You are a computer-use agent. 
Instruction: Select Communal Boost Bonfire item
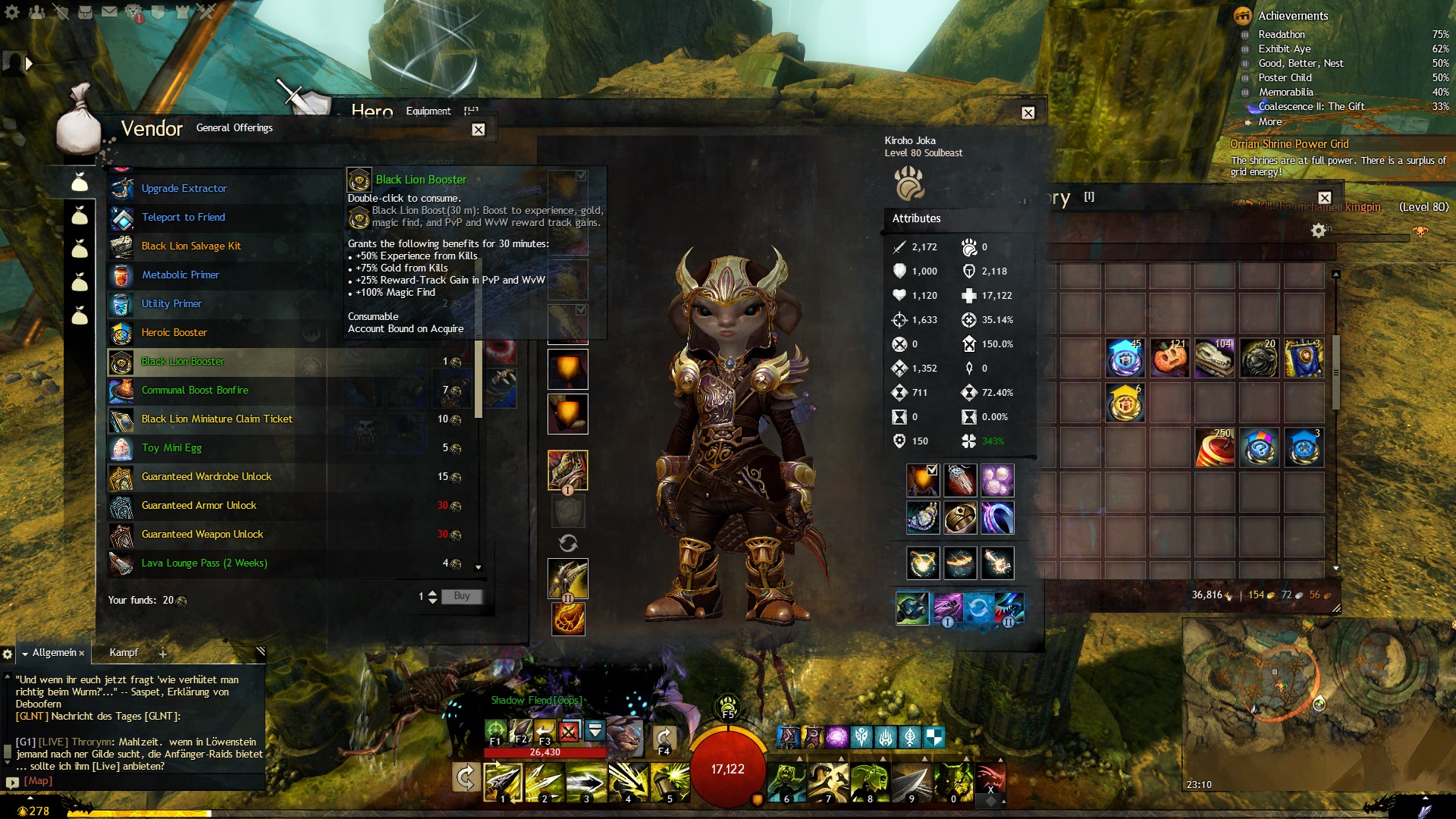tap(195, 391)
